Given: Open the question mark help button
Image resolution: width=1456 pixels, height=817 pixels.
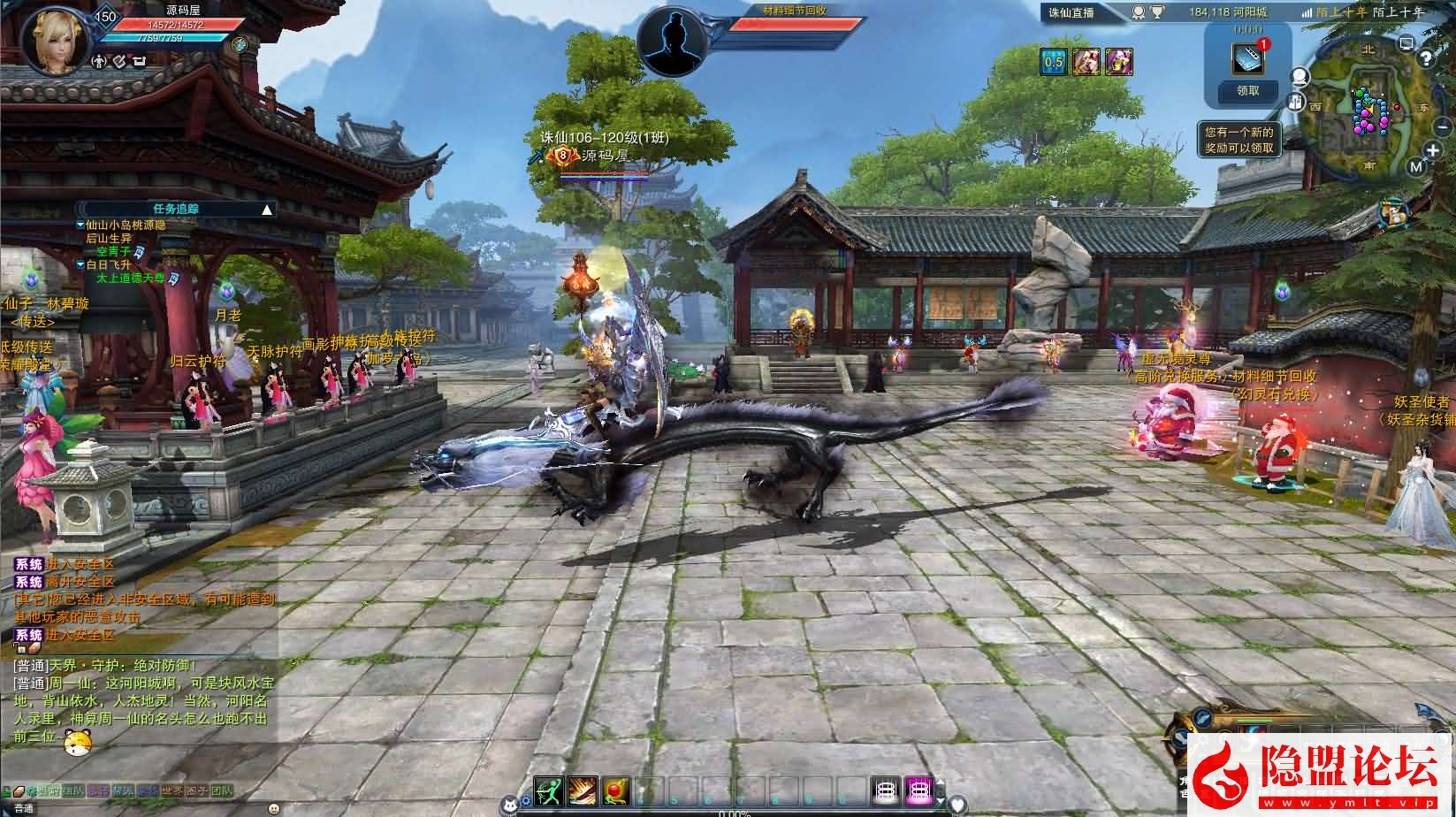Looking at the screenshot, I should (1425, 59).
